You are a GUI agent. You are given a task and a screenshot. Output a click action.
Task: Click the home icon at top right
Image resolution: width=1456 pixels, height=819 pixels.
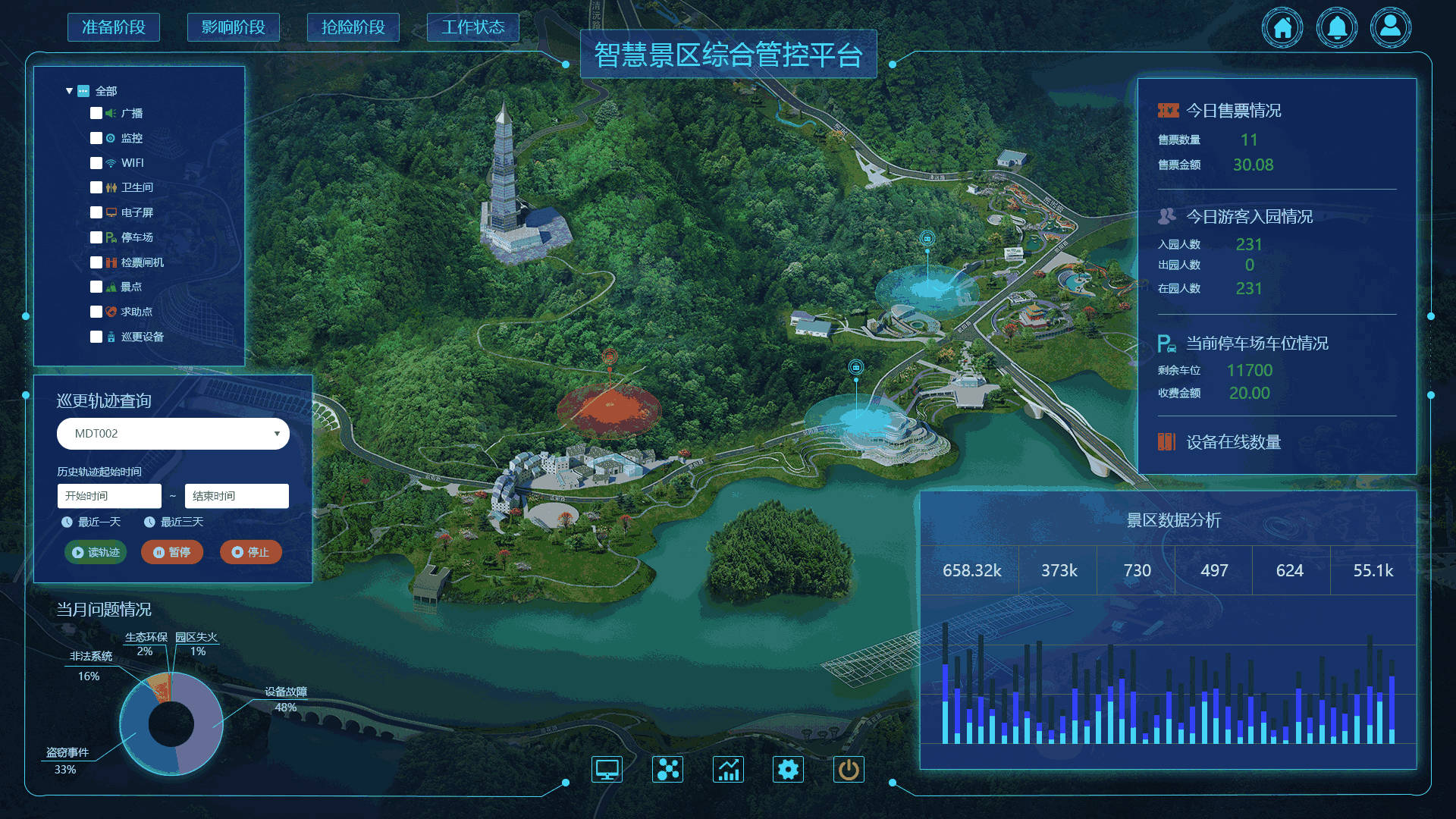point(1282,27)
